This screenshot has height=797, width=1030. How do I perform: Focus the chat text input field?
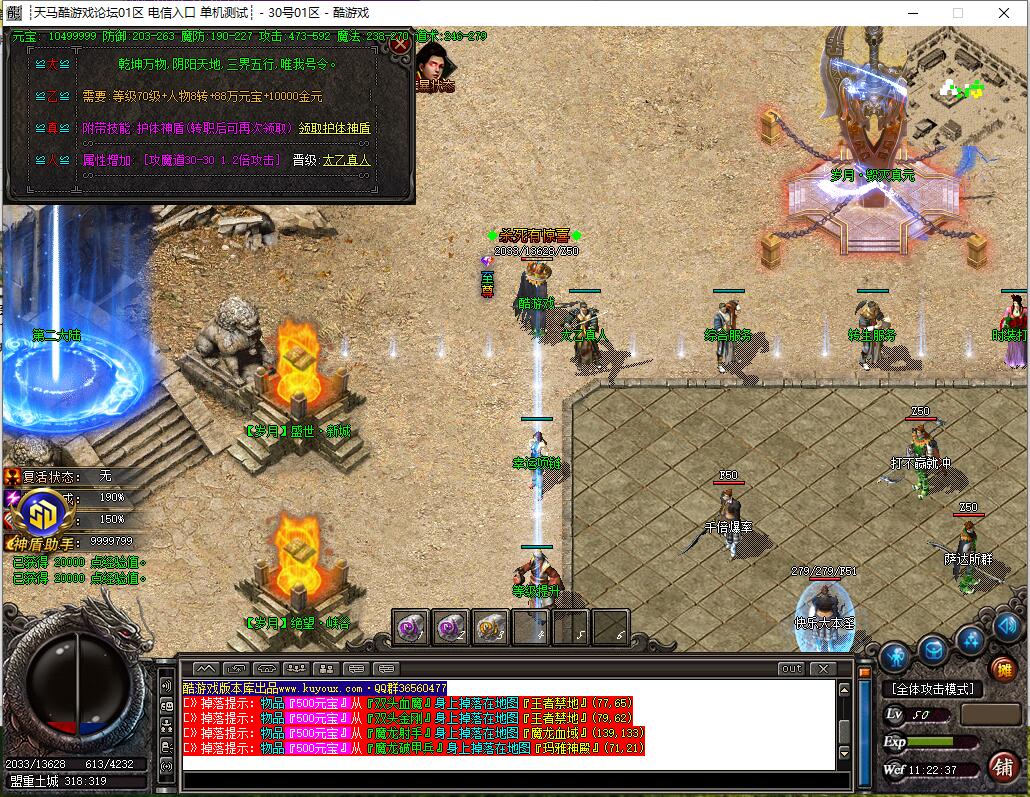508,780
